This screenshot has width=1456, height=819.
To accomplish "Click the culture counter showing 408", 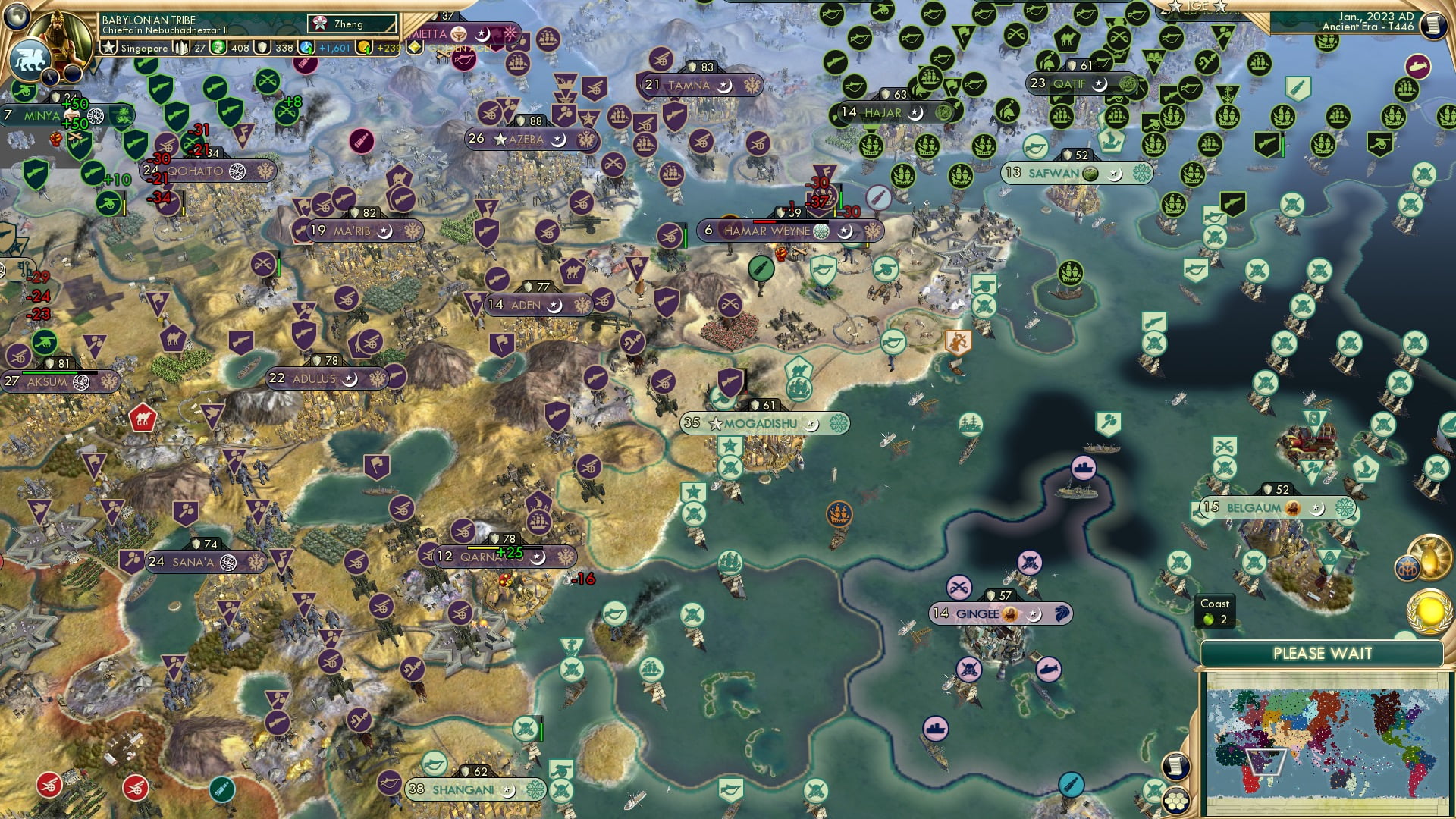I will pyautogui.click(x=240, y=48).
